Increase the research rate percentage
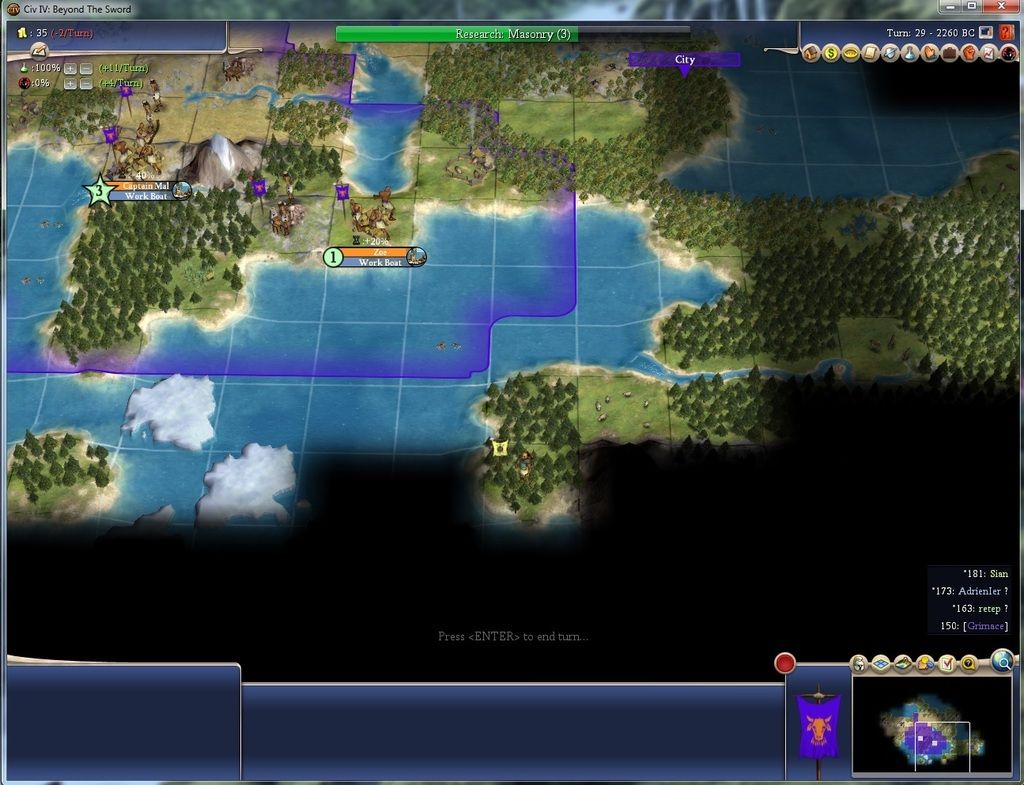 click(71, 68)
